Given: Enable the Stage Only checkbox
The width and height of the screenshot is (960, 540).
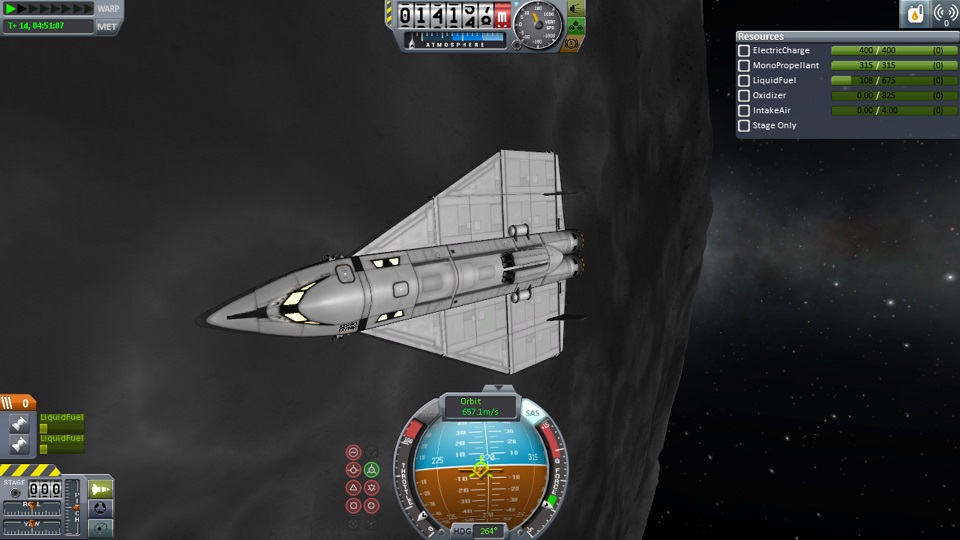Looking at the screenshot, I should (744, 126).
